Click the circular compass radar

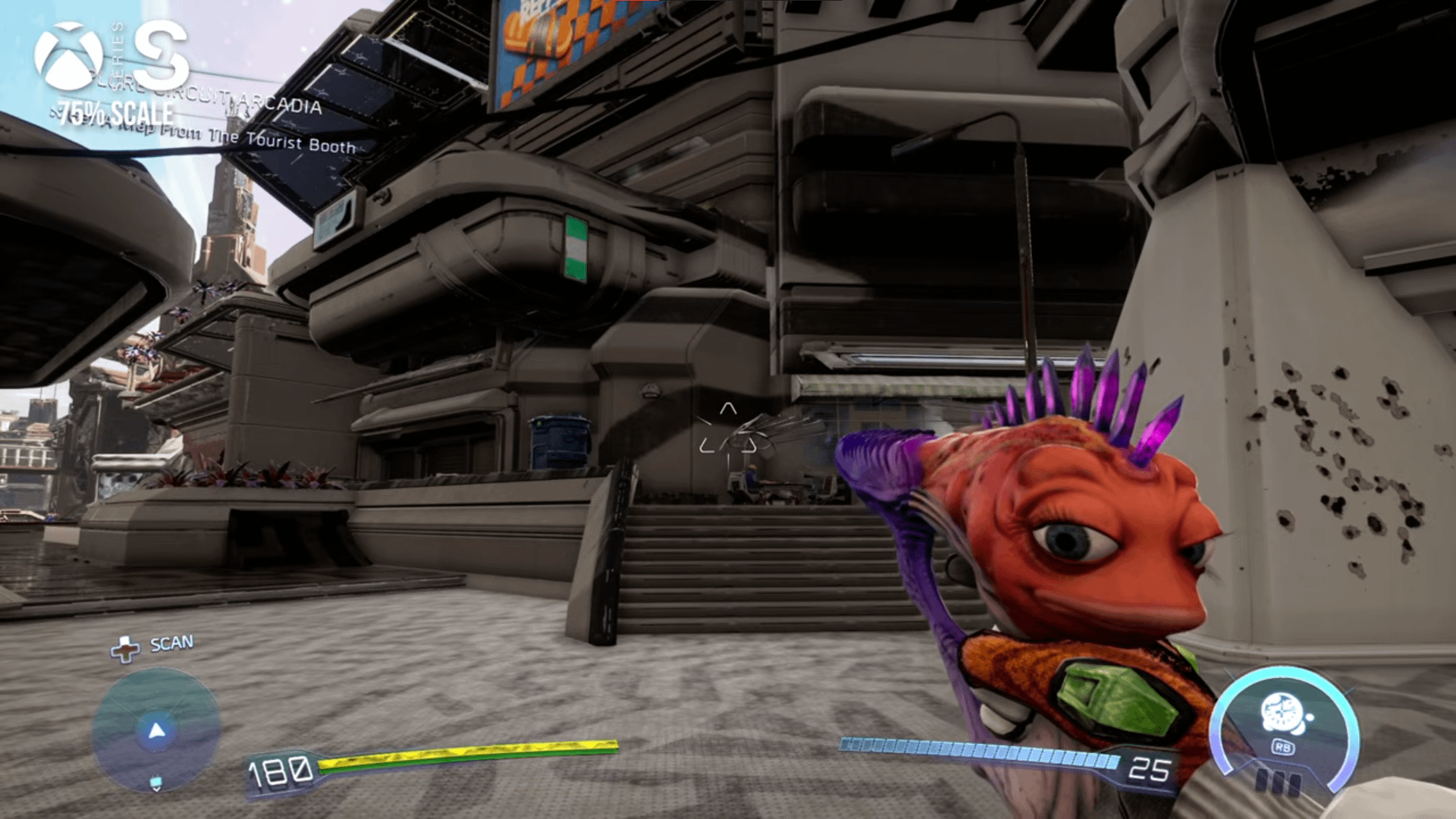tap(156, 731)
